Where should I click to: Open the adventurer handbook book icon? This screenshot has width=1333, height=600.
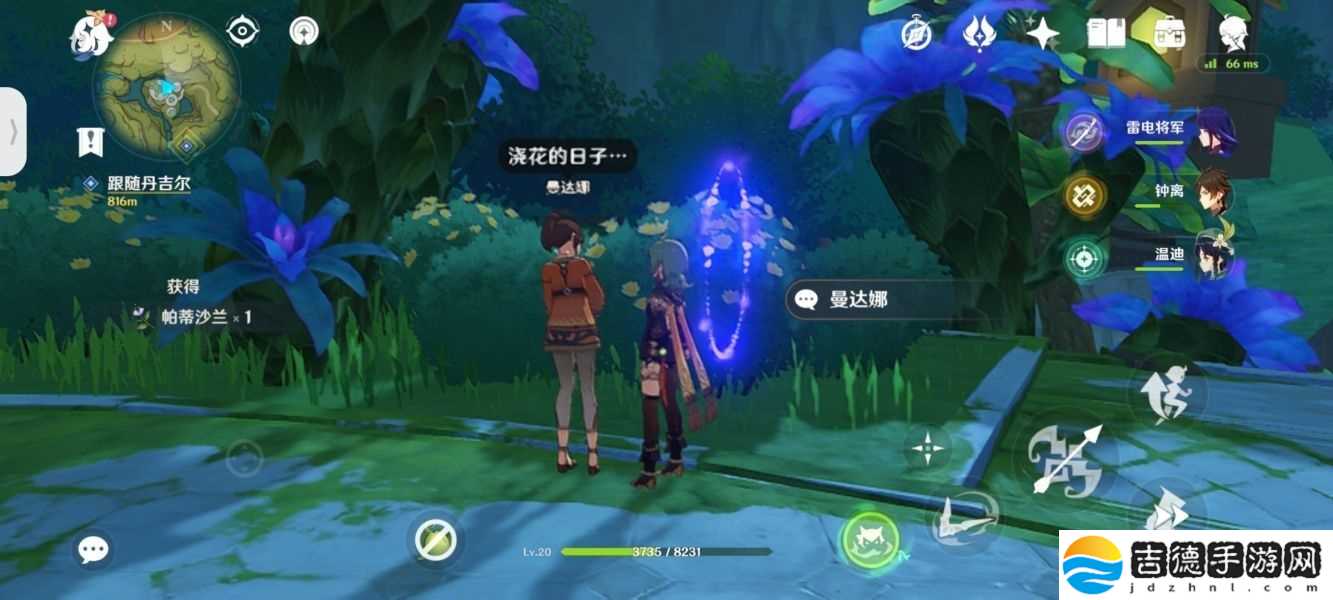(1107, 34)
